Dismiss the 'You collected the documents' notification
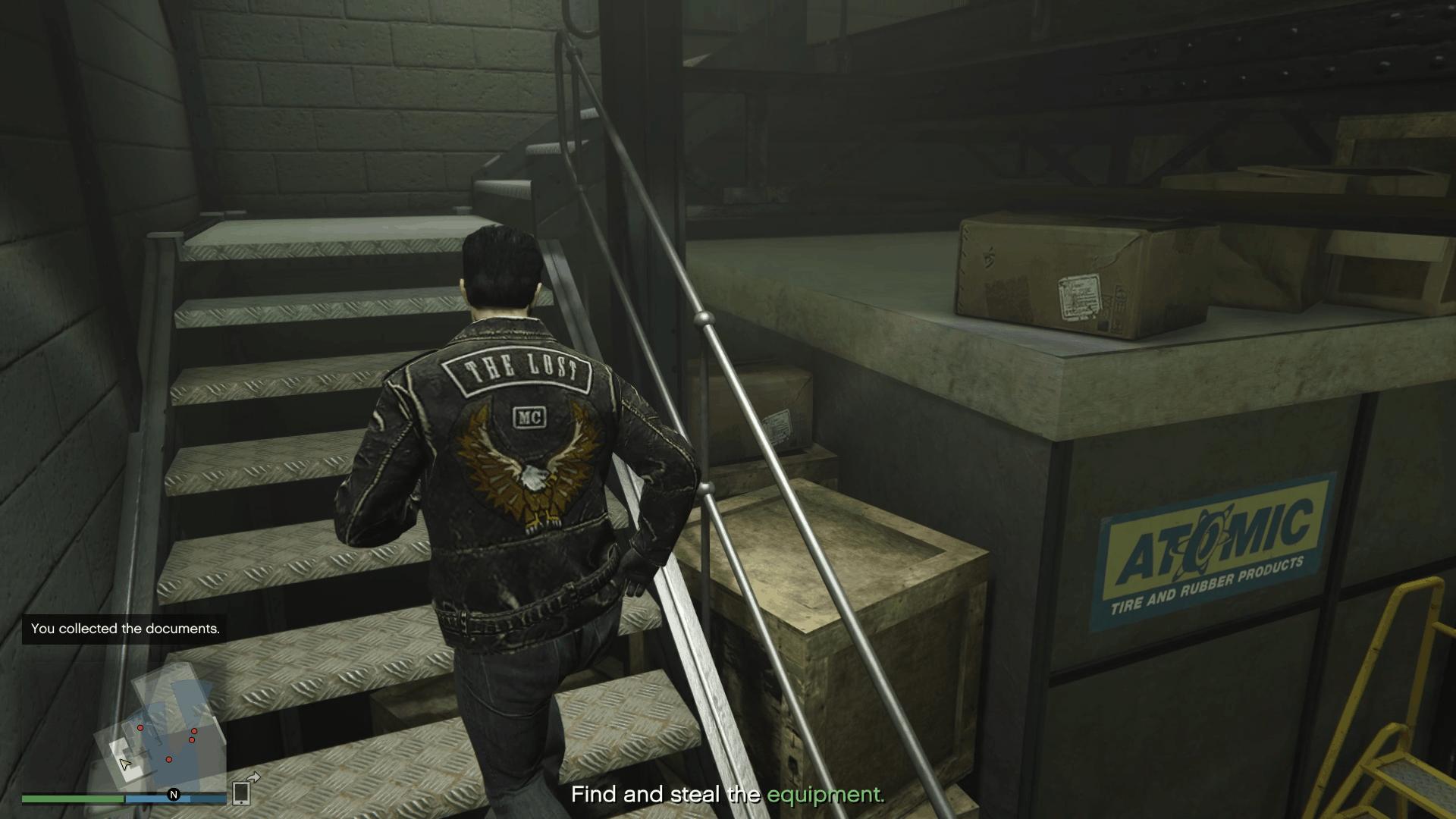The image size is (1456, 819). click(125, 629)
